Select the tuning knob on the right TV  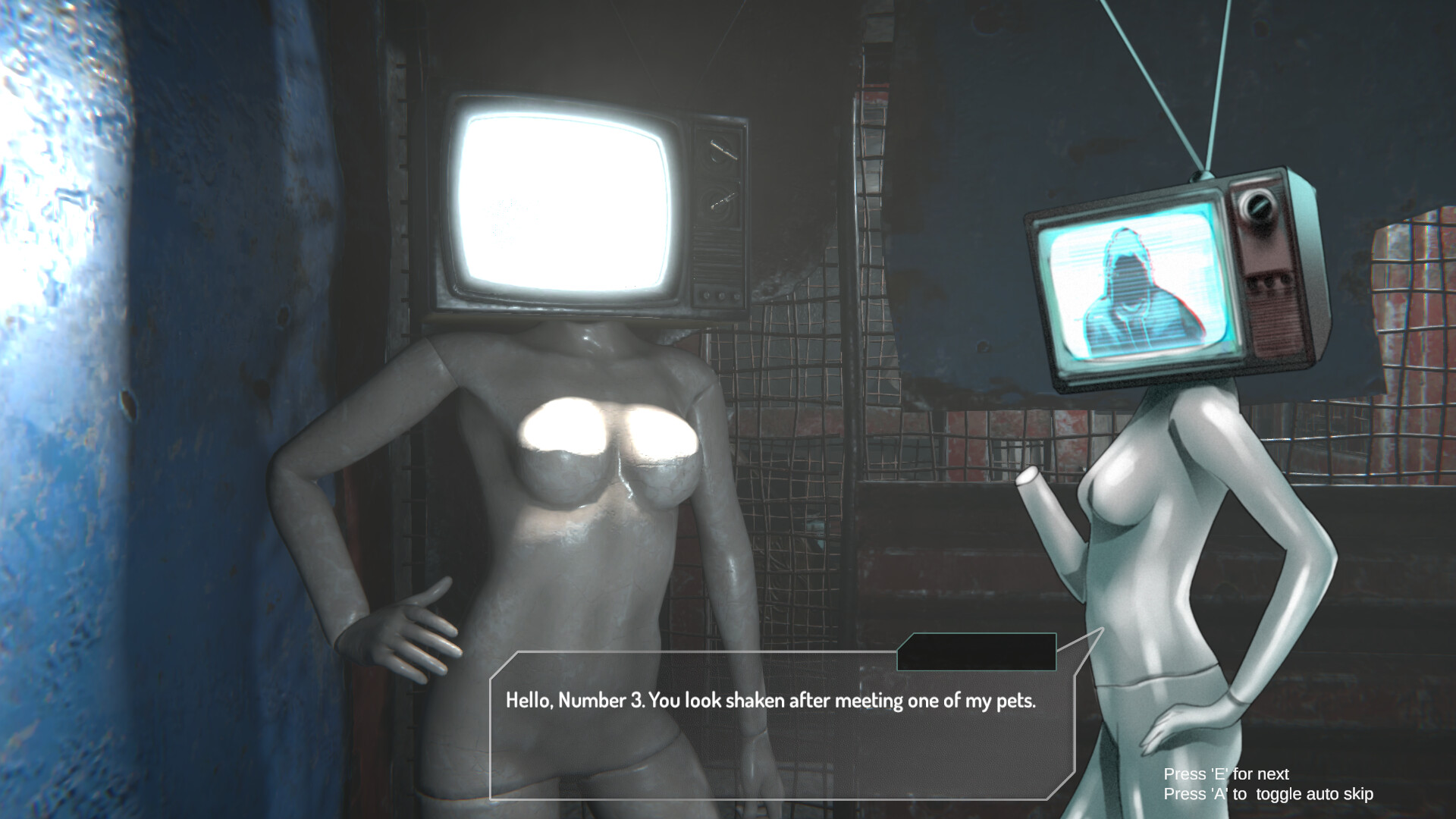1257,206
